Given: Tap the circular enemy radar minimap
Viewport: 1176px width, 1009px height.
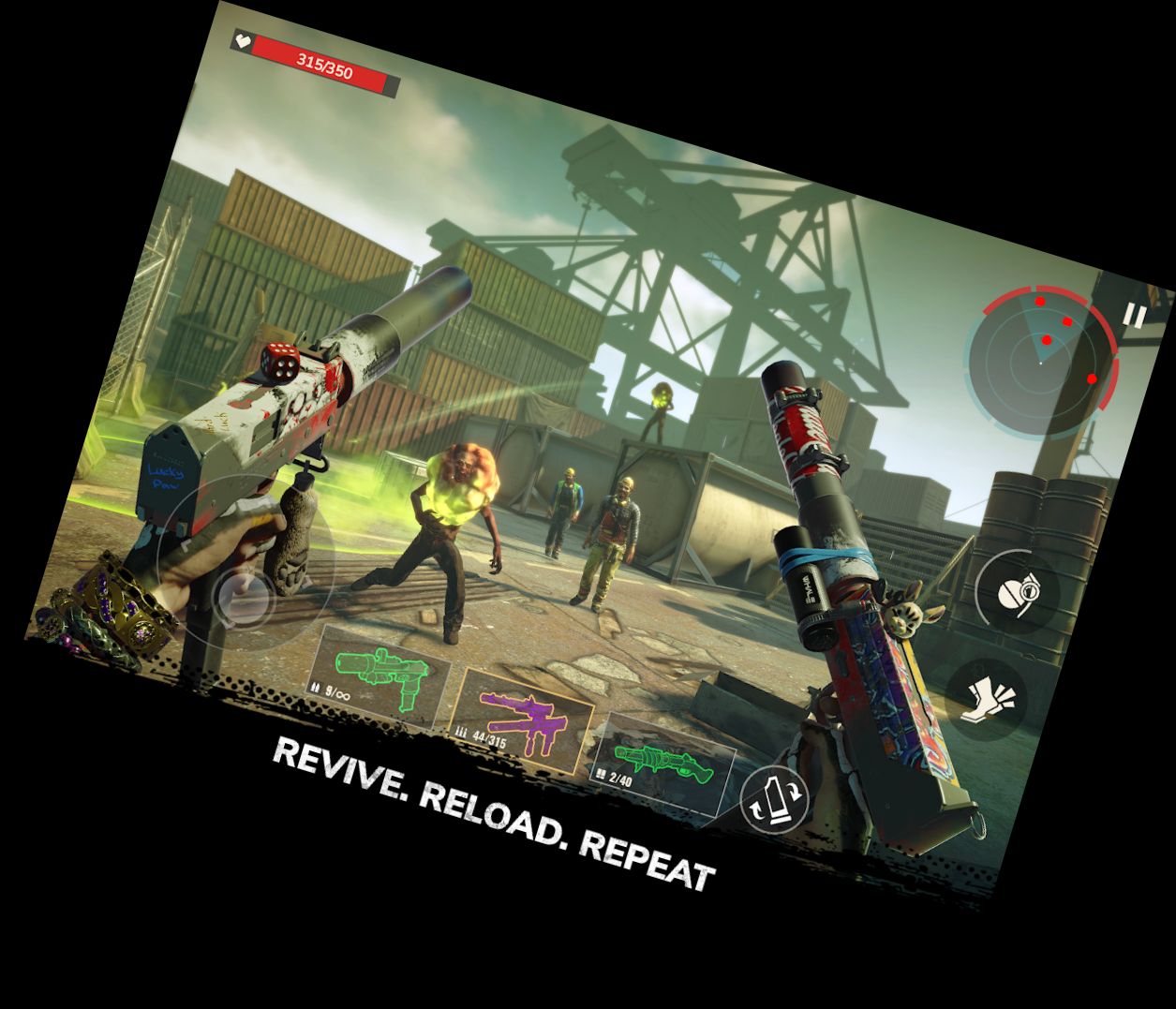Looking at the screenshot, I should tap(1042, 361).
